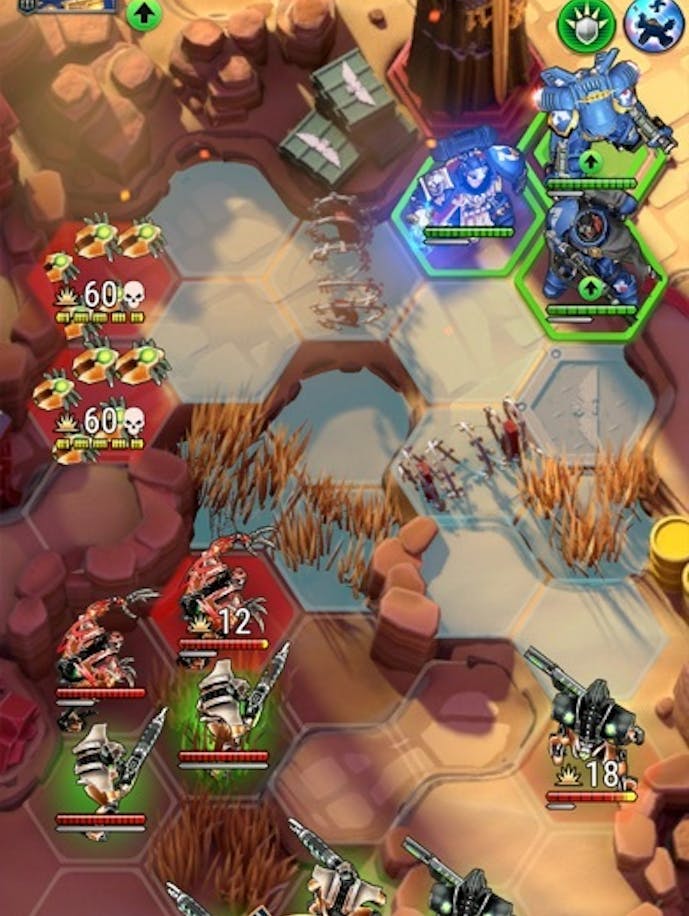Click the green up-arrow badge in the top corner

click(x=144, y=14)
